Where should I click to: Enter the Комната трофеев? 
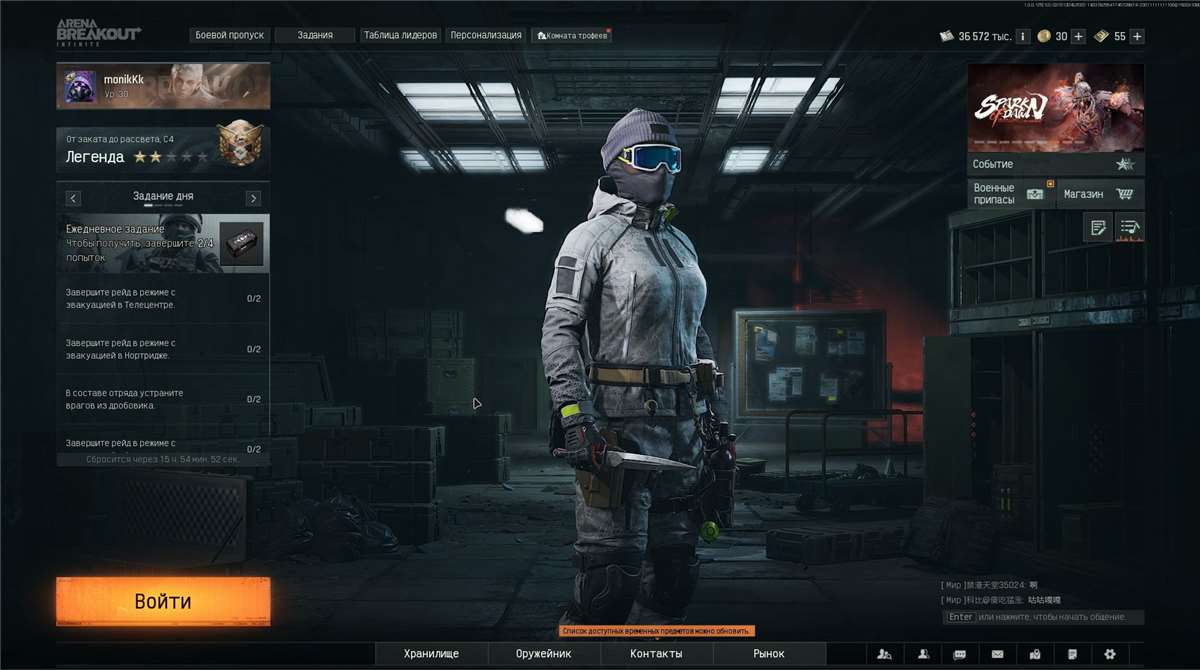coord(573,35)
